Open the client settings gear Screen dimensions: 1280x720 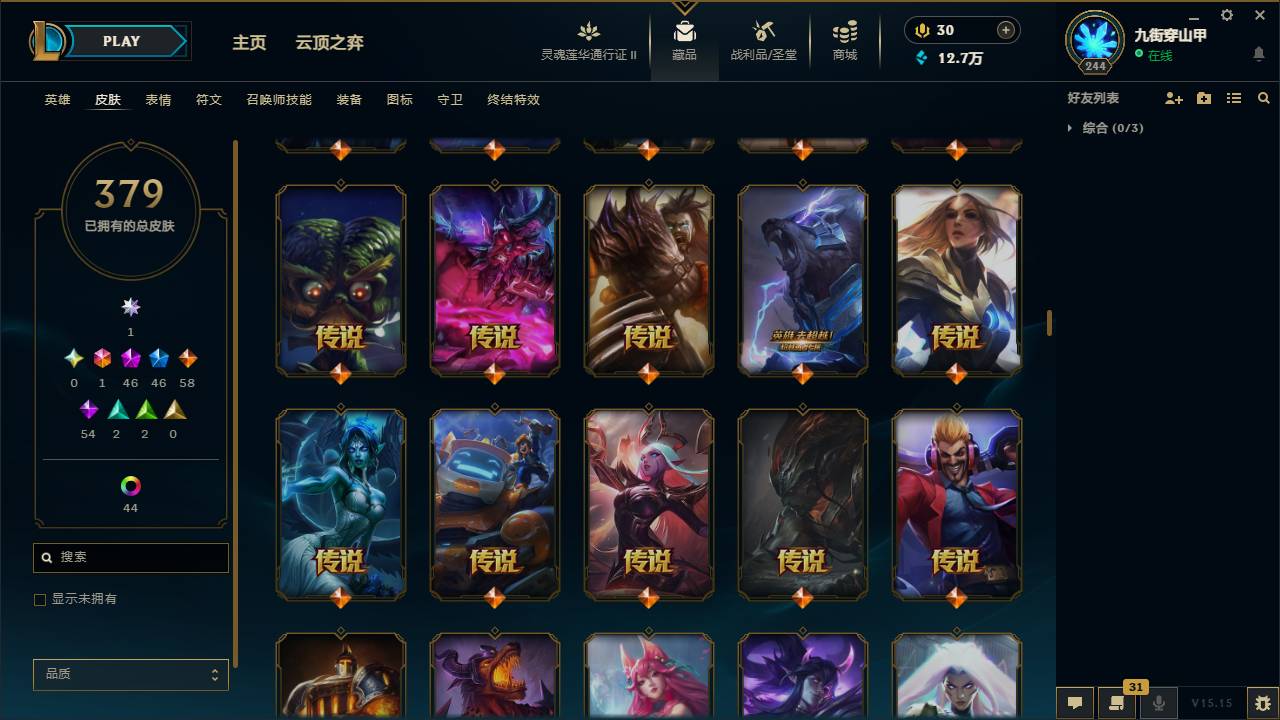click(x=1226, y=15)
